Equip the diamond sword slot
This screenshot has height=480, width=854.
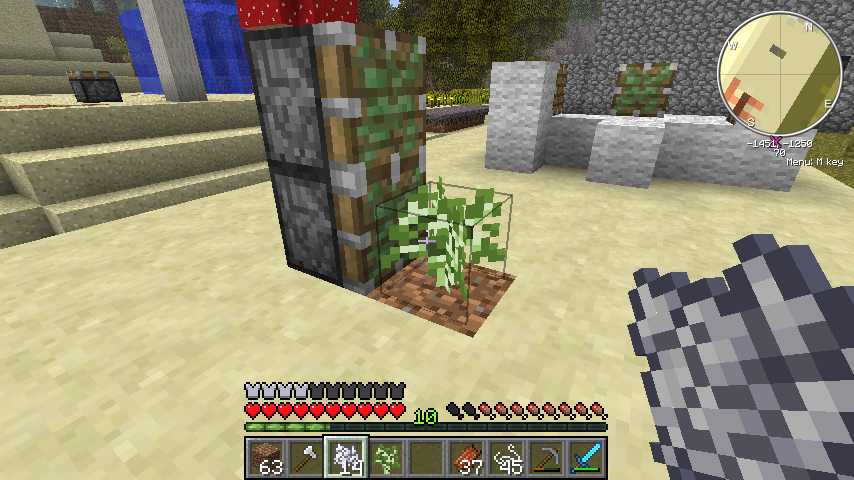(x=588, y=457)
